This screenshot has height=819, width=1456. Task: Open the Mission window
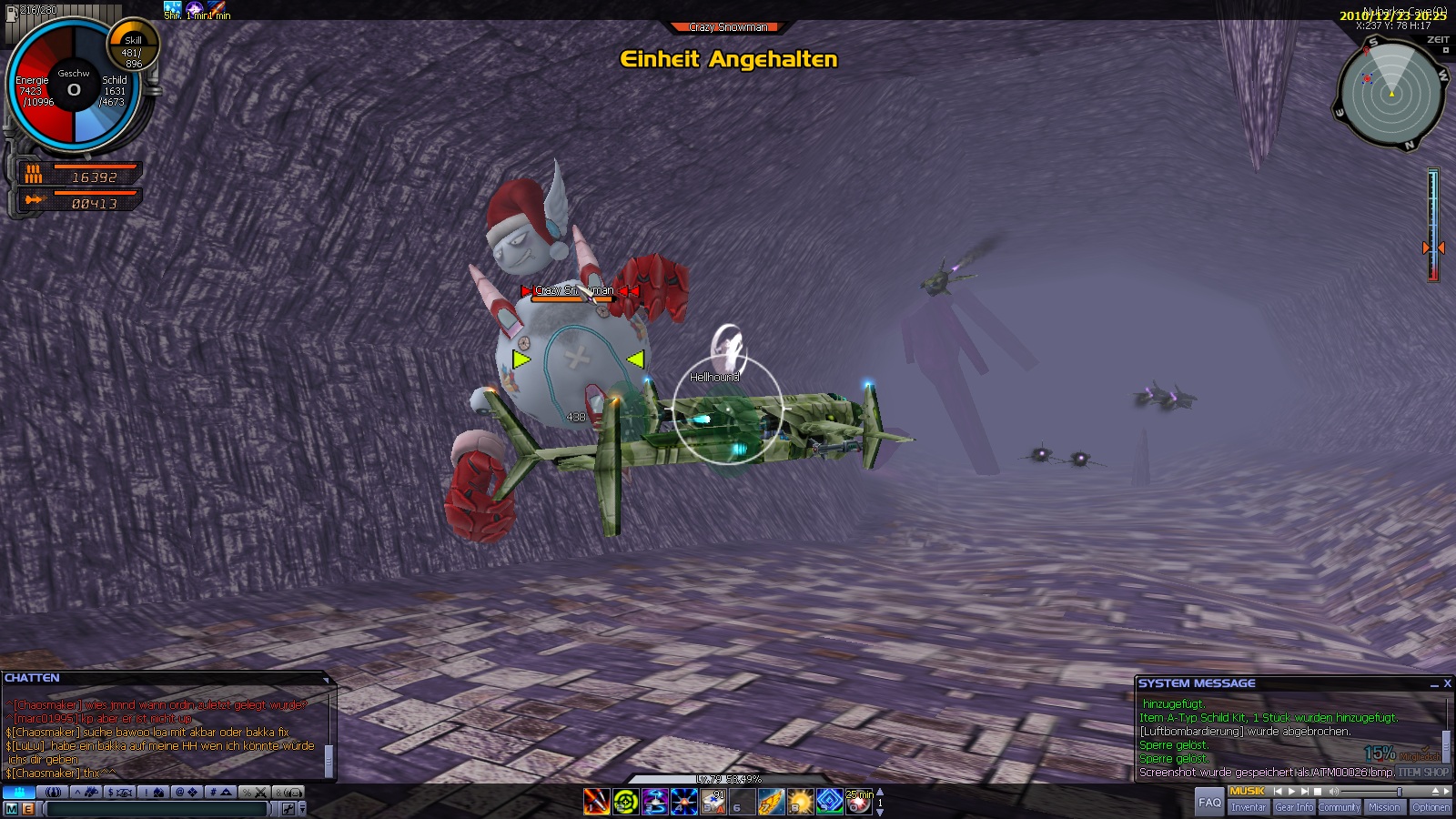click(x=1384, y=807)
